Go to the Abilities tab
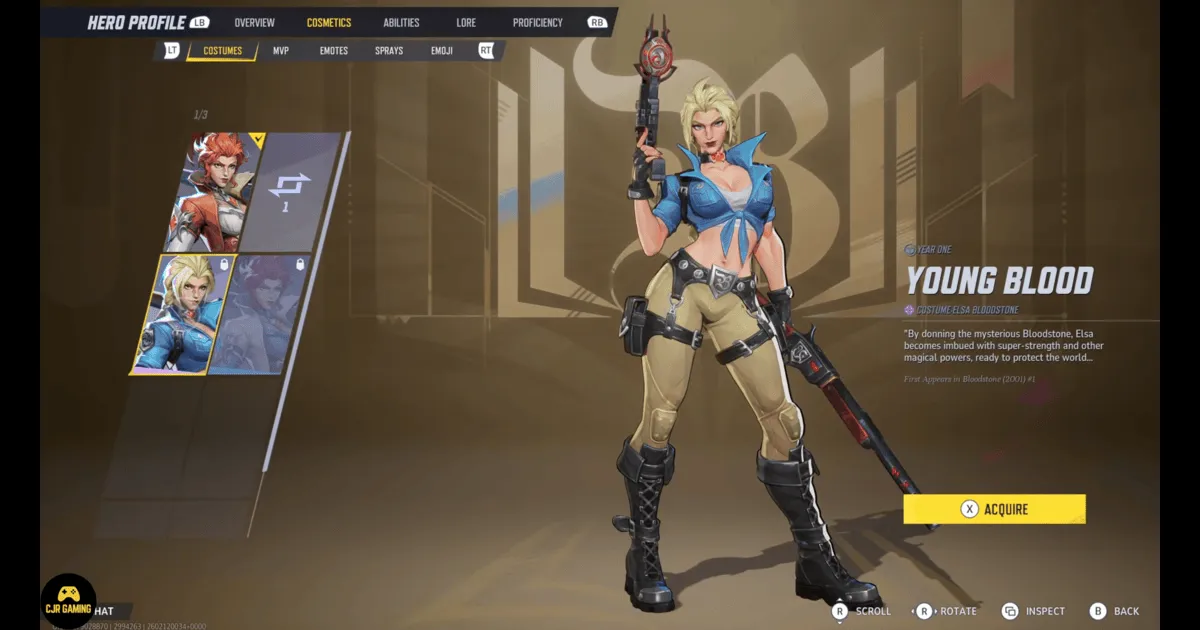1200x630 pixels. point(401,22)
